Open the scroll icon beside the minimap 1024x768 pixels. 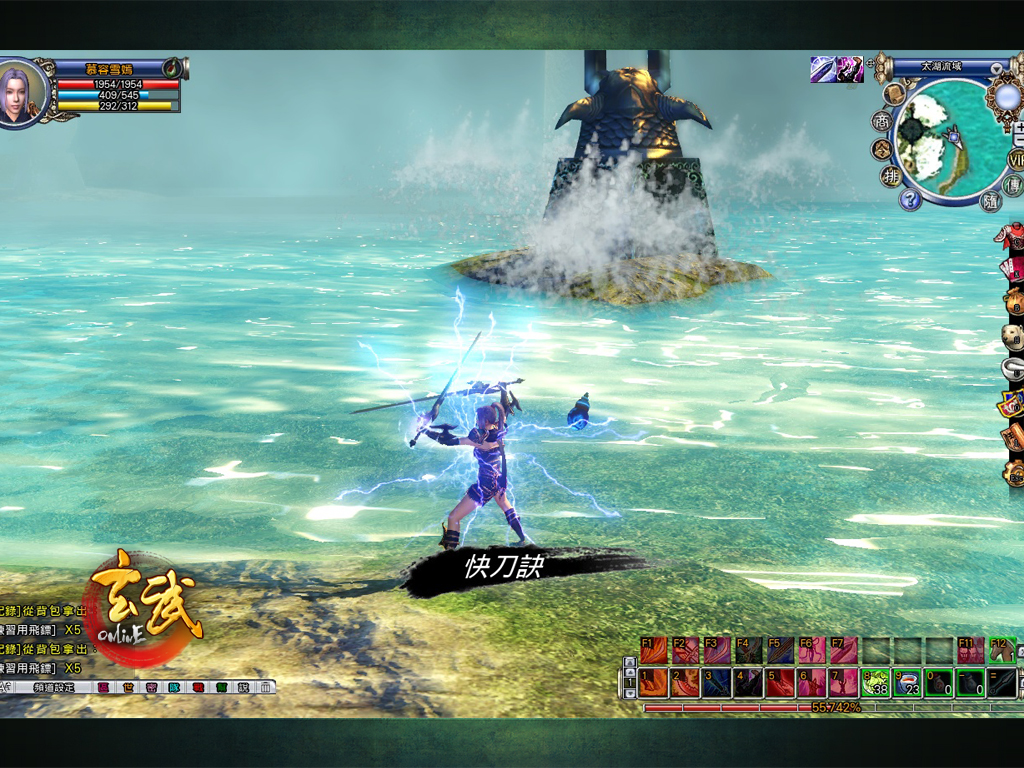tap(894, 93)
